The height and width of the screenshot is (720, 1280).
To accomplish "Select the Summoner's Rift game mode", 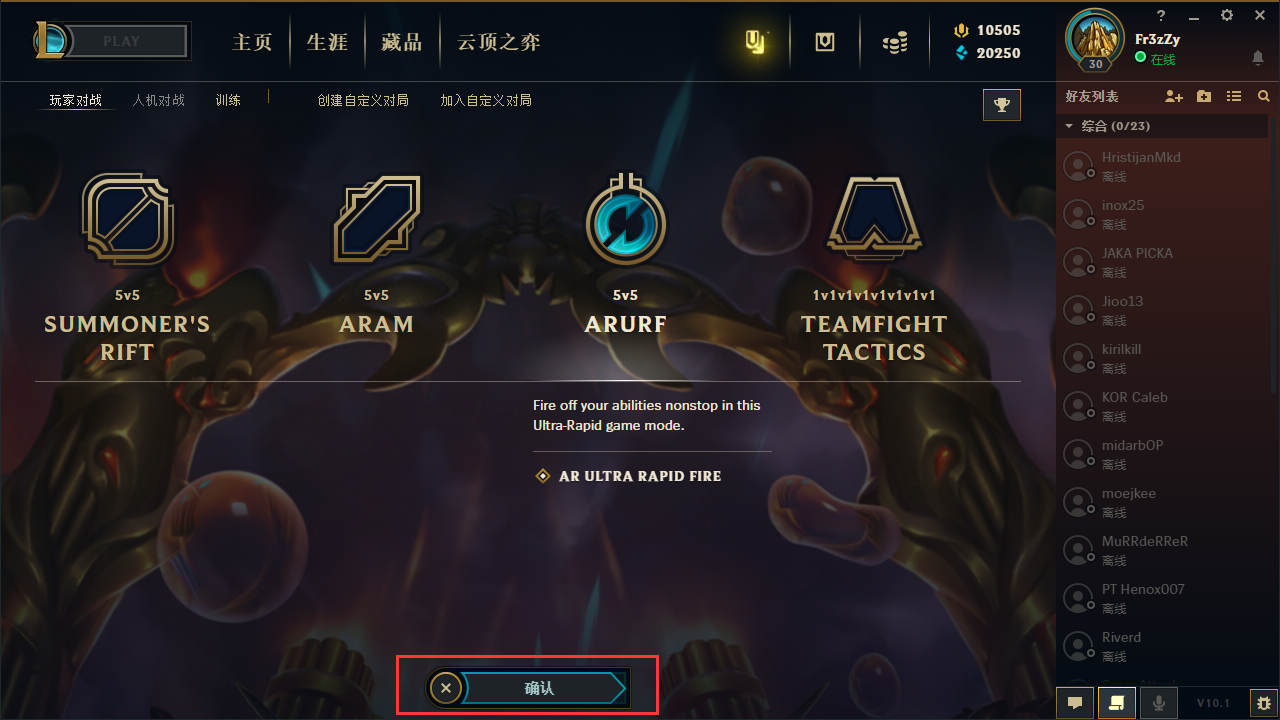I will [127, 220].
